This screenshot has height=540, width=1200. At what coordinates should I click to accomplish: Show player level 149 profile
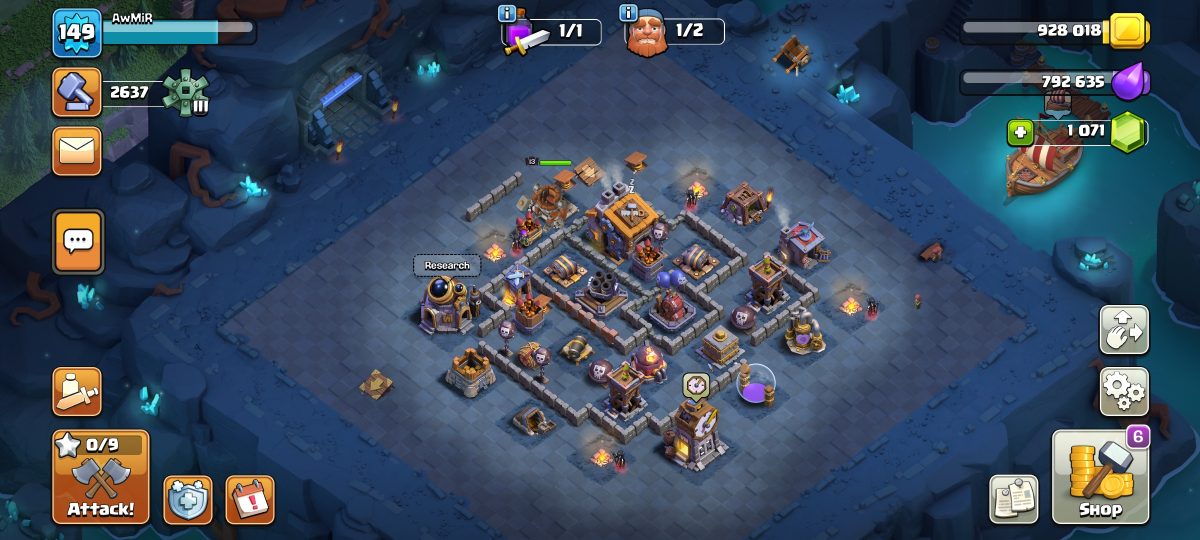point(77,33)
